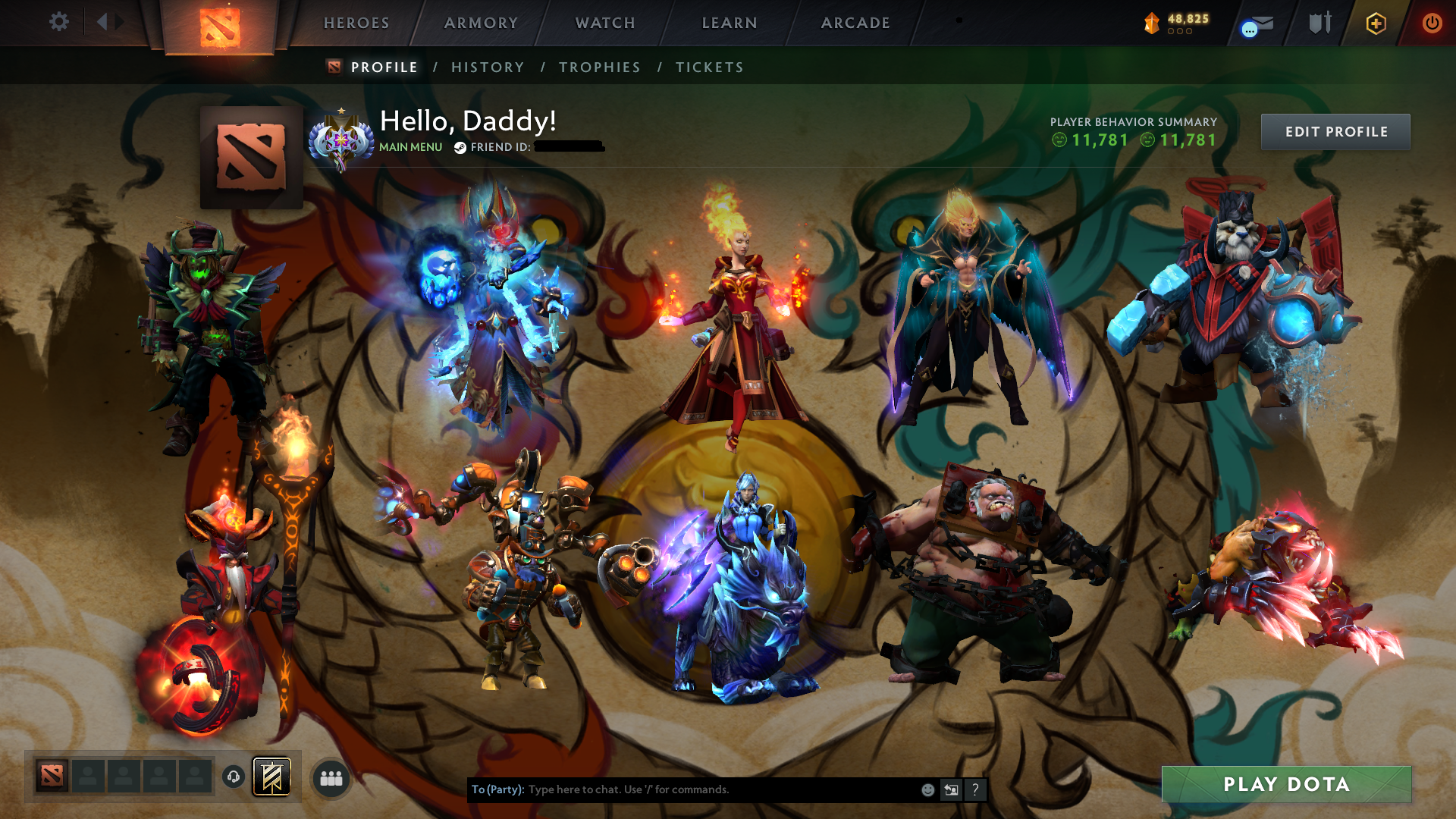Open the ARCADE menu
The height and width of the screenshot is (819, 1456).
tap(855, 23)
